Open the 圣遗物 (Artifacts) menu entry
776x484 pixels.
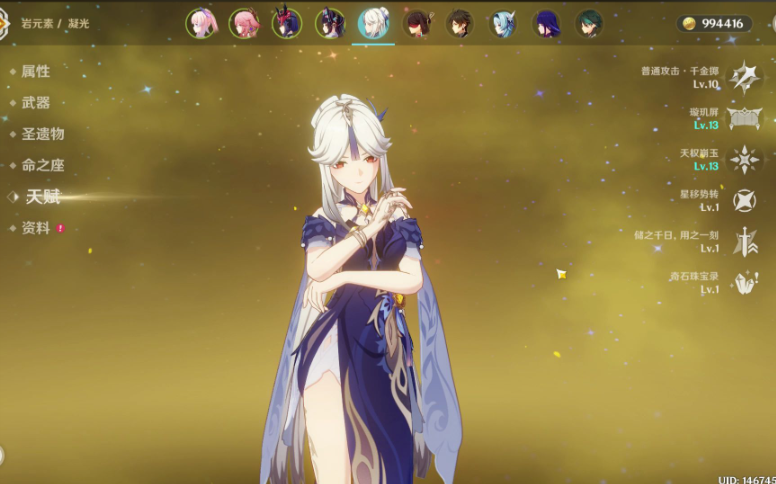click(x=42, y=134)
